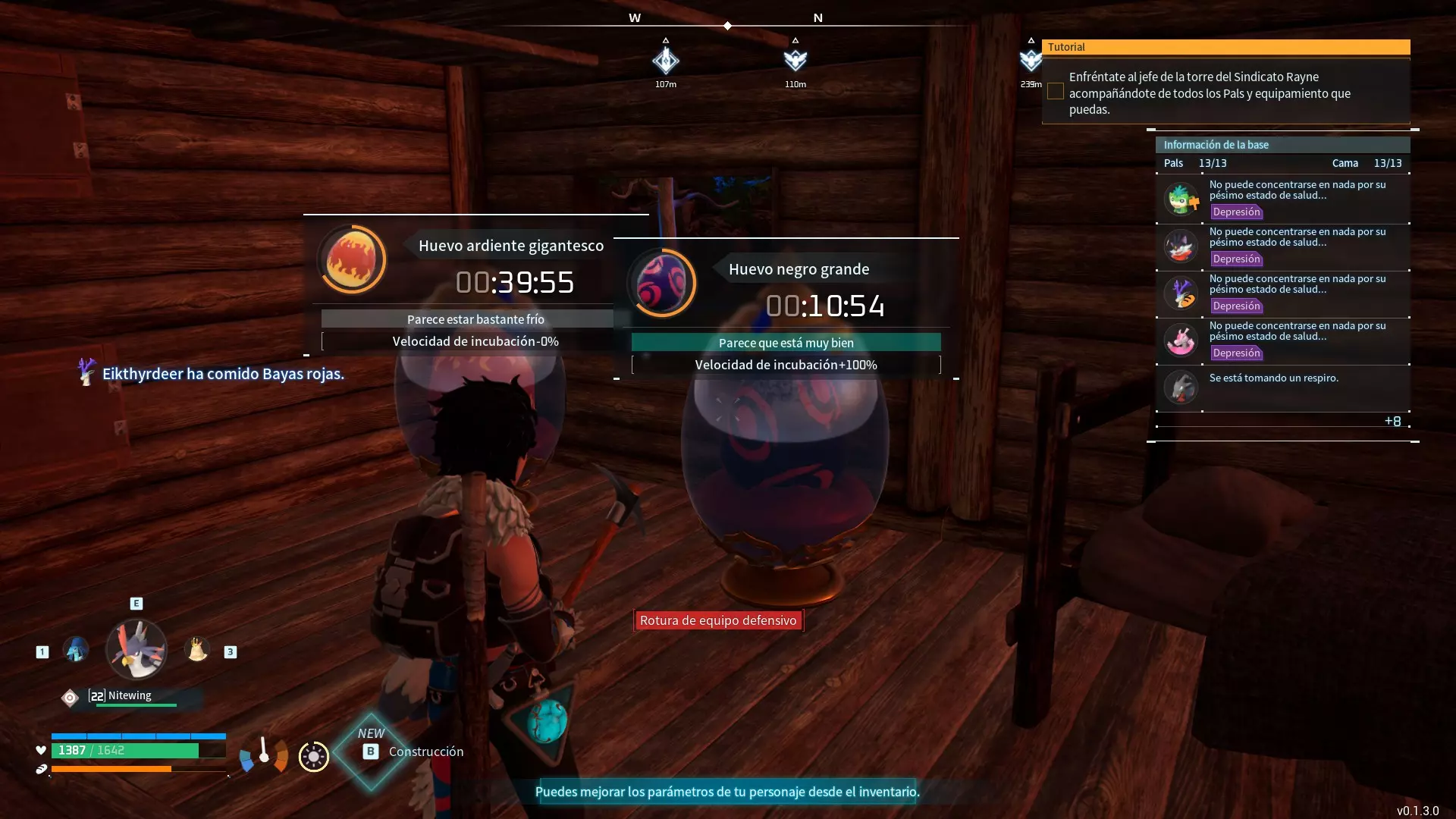
Task: Select the Nitewing party portrait
Action: (136, 650)
